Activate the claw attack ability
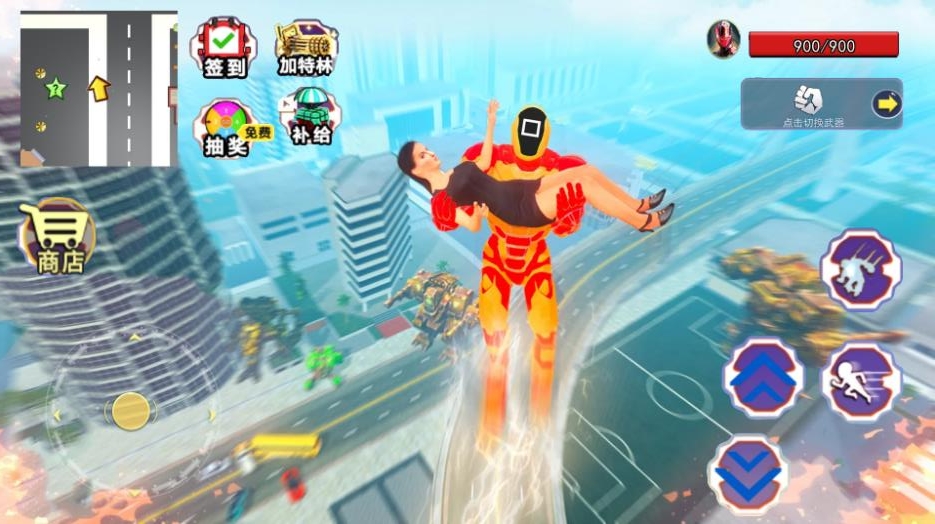Viewport: 935px width, 524px height. [860, 270]
